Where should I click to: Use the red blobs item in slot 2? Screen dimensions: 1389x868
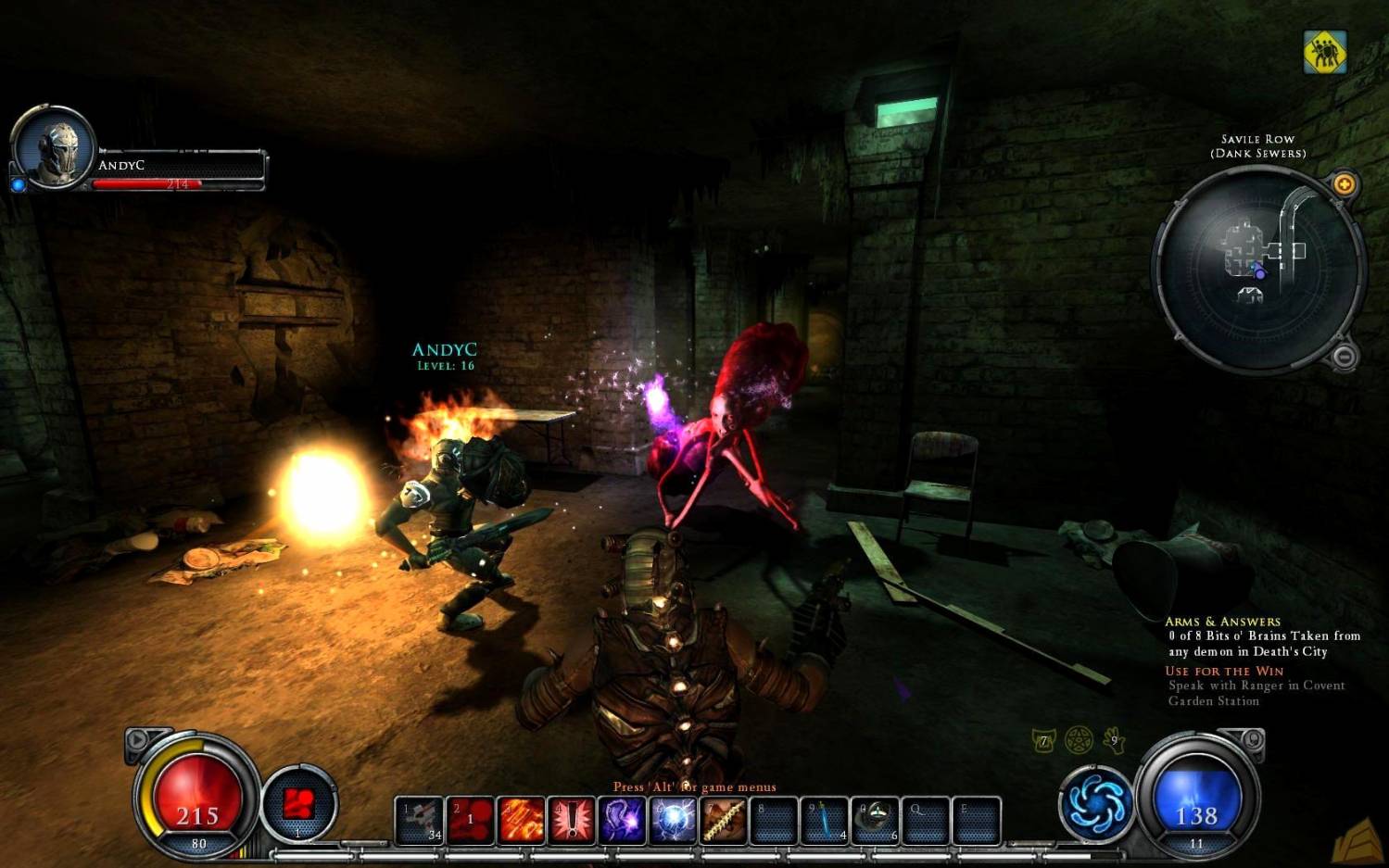471,820
